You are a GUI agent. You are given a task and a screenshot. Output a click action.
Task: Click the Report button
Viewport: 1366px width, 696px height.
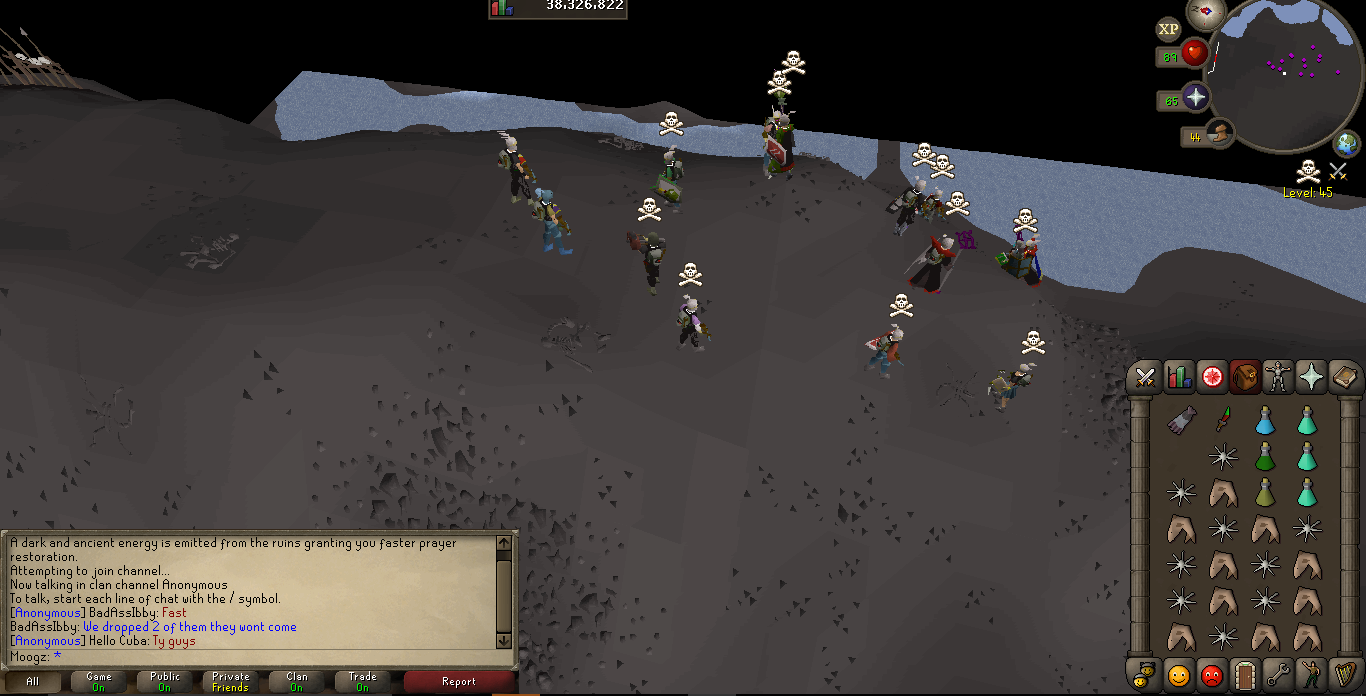click(x=459, y=682)
